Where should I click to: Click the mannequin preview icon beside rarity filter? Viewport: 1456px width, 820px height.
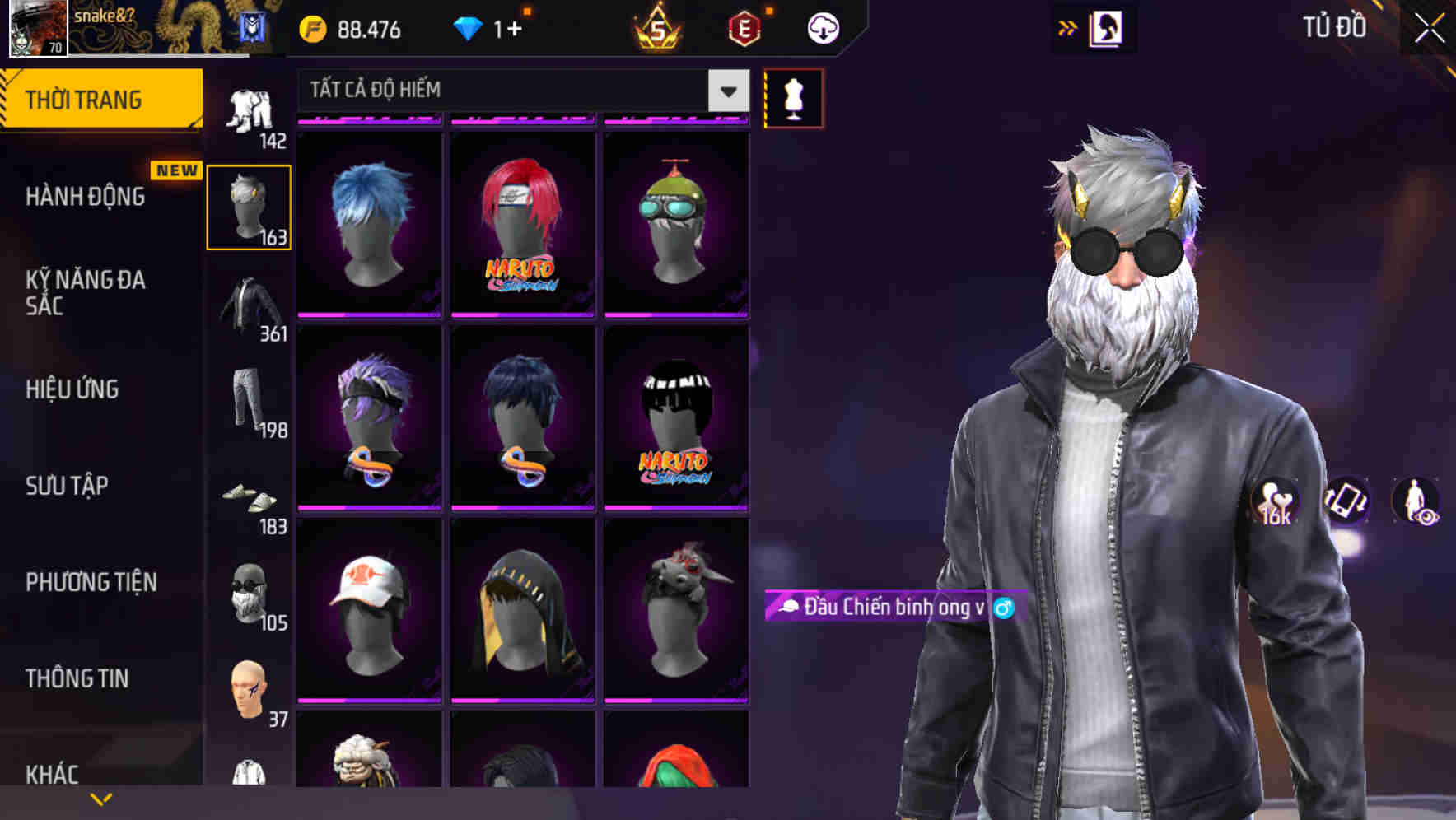[793, 99]
